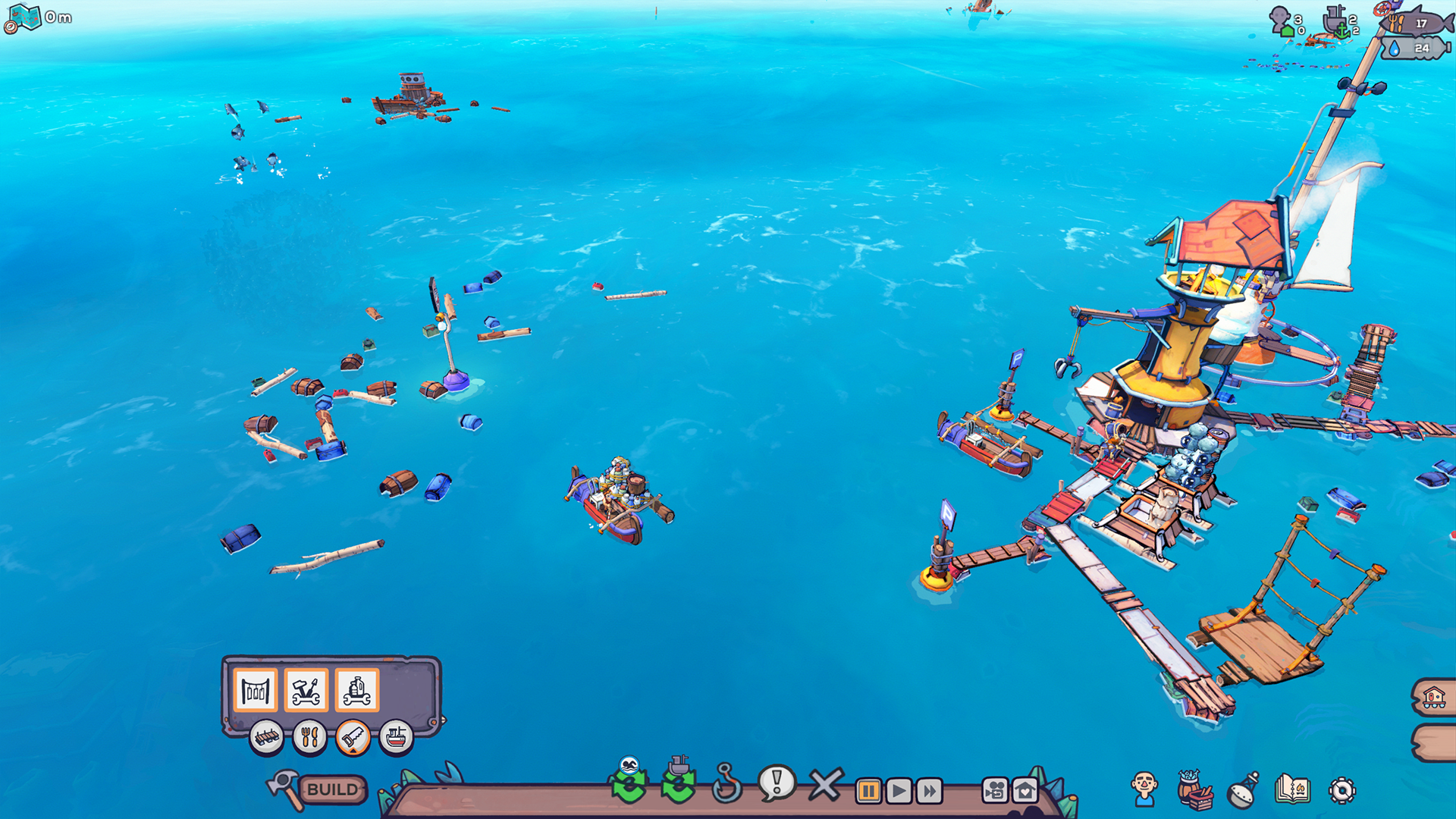Screen dimensions: 1456x819
Task: Select the drying rack building
Action: (x=256, y=690)
